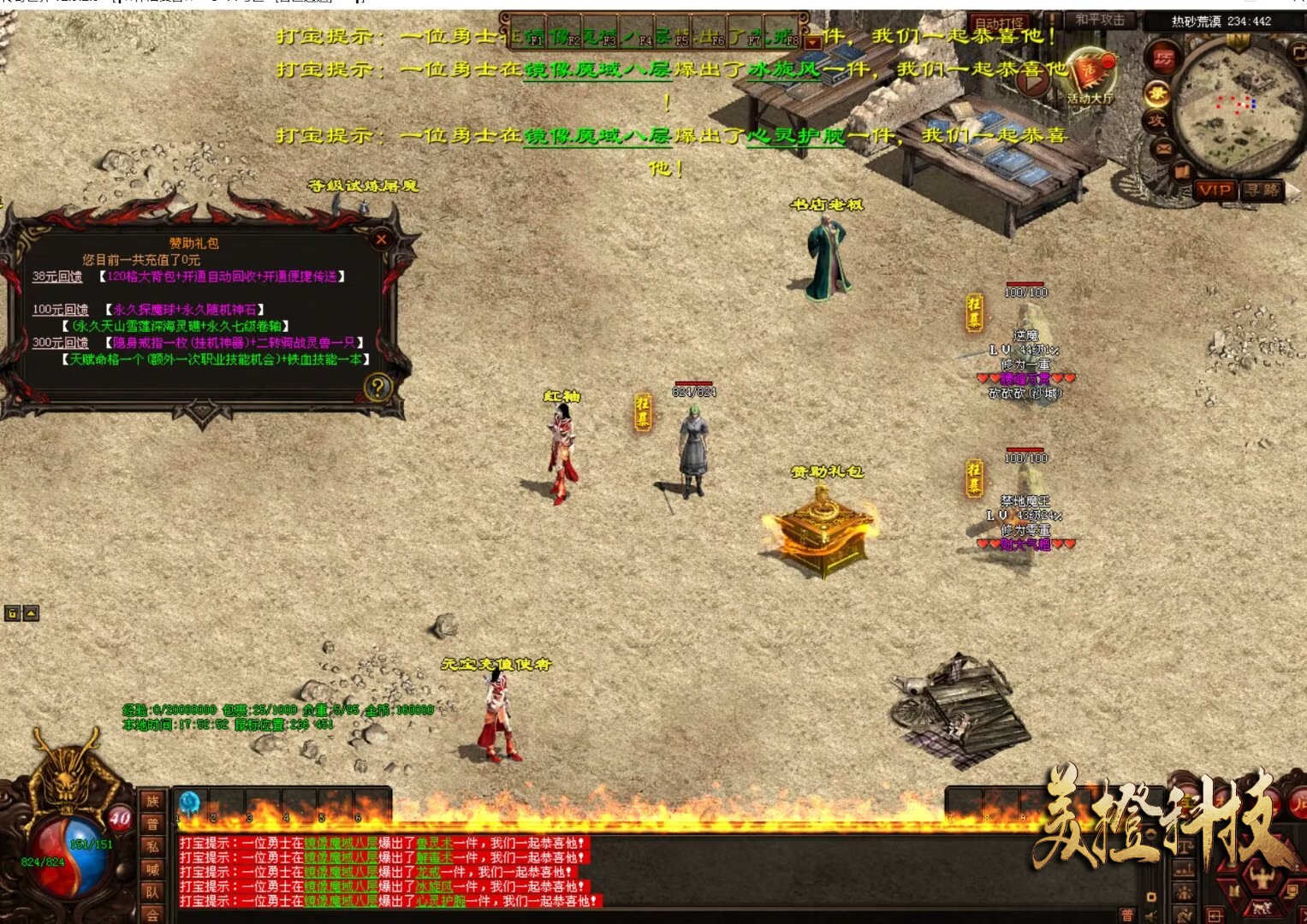Close the 赞助礼包 sponsor gift panel
The image size is (1307, 924).
382,240
